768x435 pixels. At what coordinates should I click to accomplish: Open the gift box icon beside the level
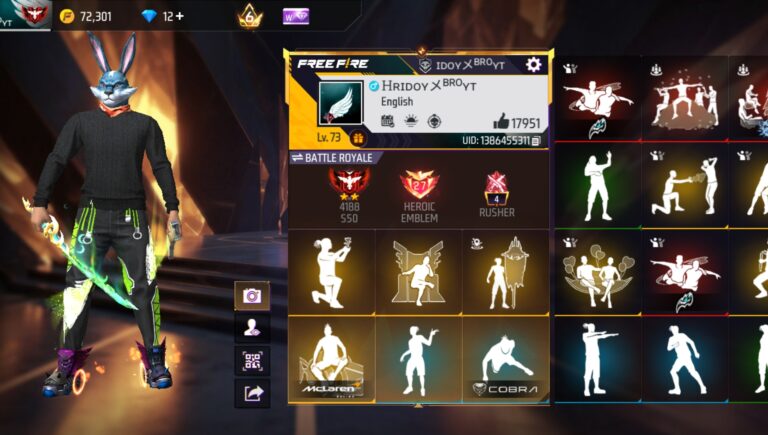357,139
